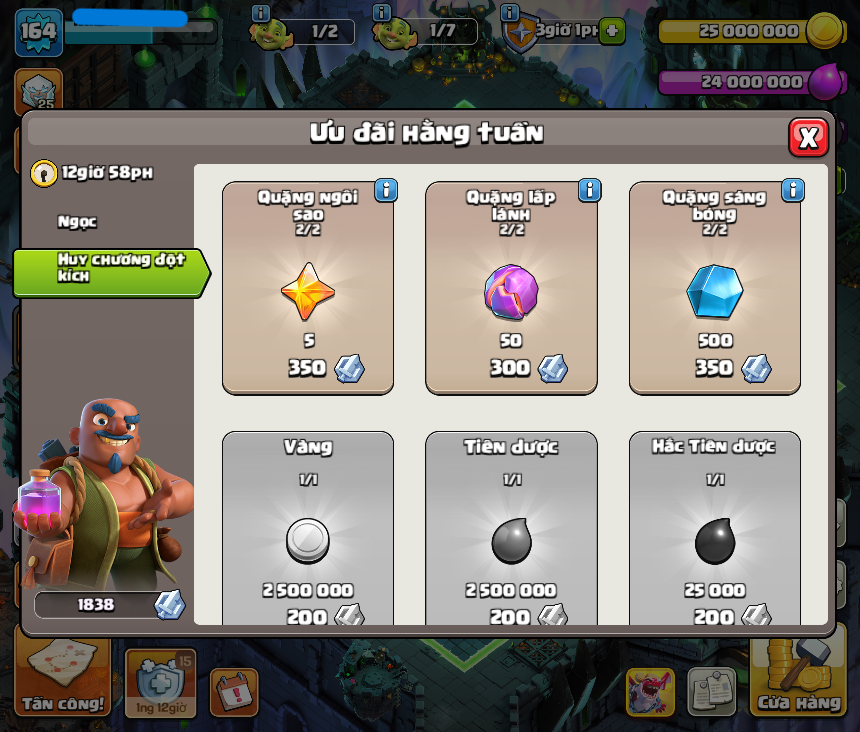This screenshot has width=860, height=732.
Task: Tap the Hắc Tiên dược offer card
Action: (714, 530)
